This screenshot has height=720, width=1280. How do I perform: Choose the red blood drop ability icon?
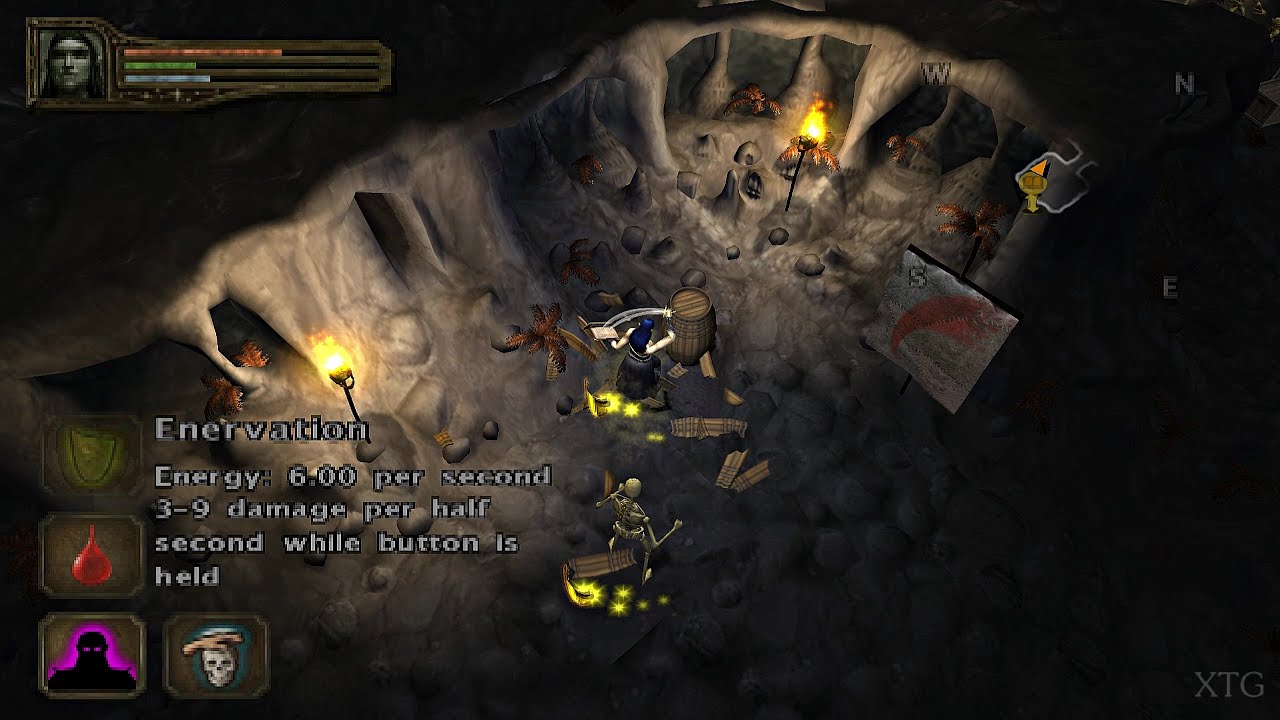92,556
